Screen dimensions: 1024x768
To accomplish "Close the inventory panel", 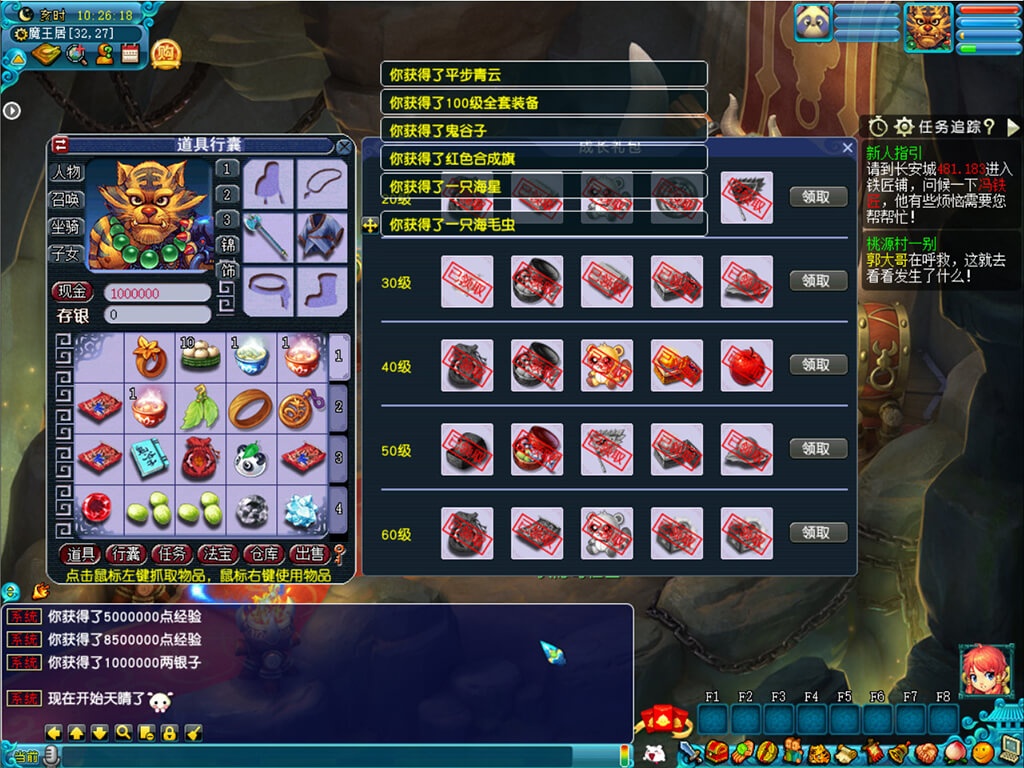I will (x=344, y=147).
